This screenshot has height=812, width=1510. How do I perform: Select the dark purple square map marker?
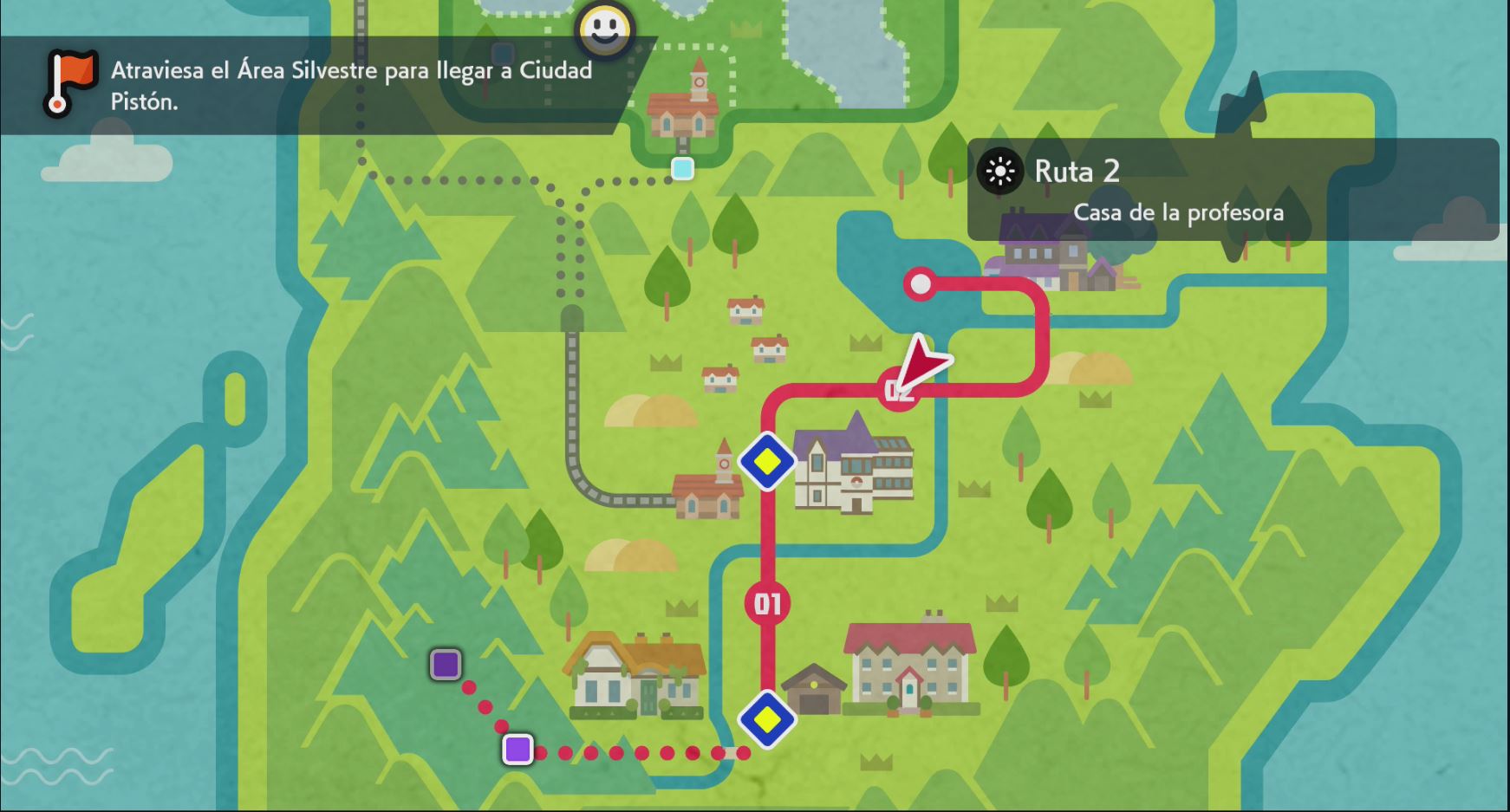point(446,665)
